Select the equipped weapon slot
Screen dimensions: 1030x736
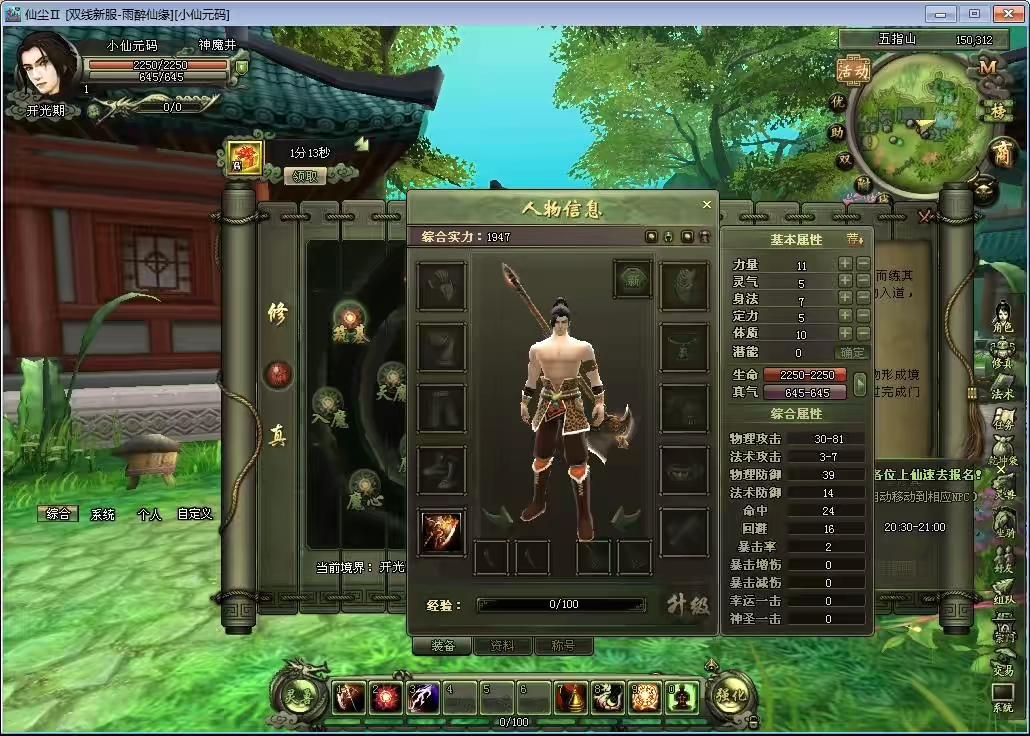[441, 532]
